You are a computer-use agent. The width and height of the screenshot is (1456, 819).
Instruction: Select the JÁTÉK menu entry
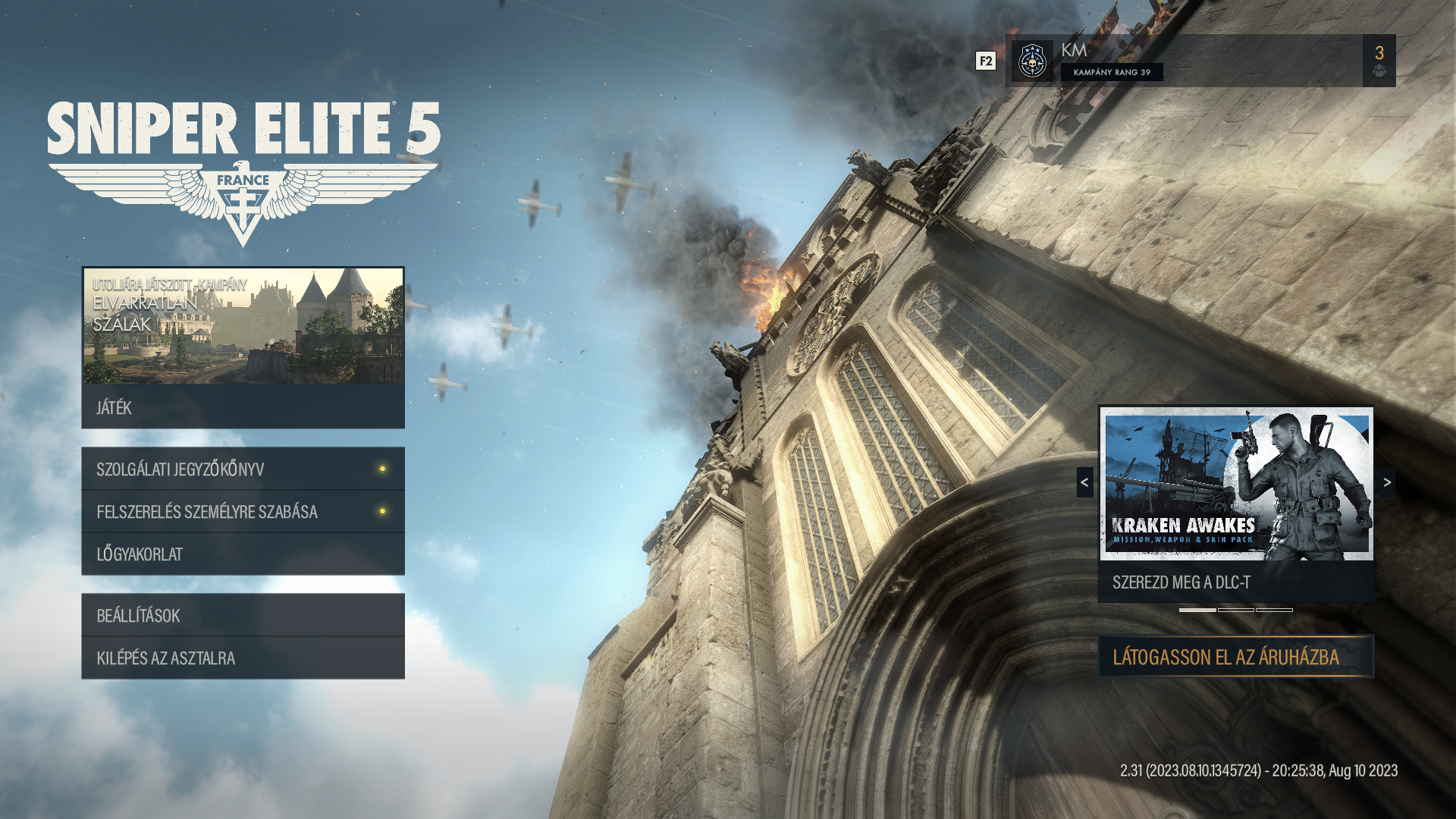click(x=243, y=407)
